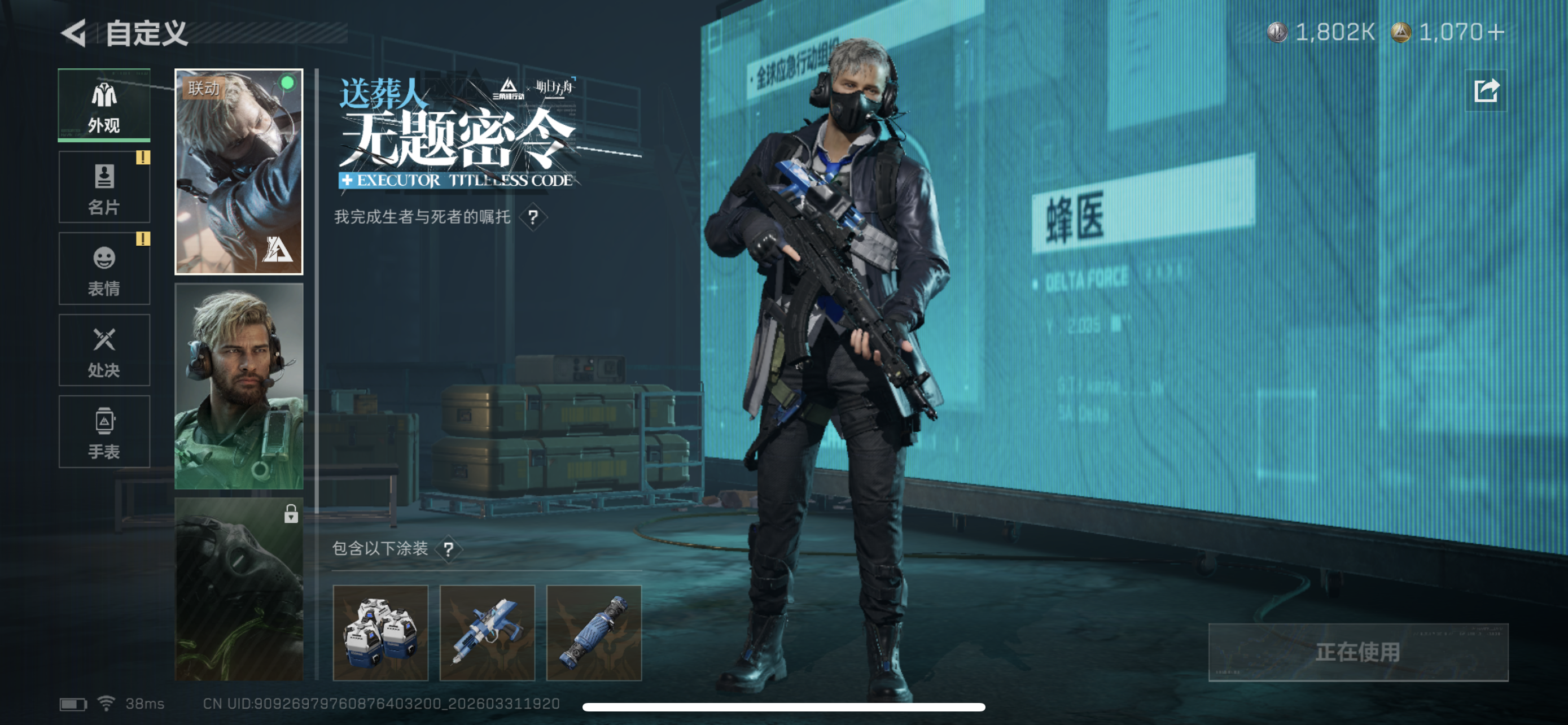Switch to the 外观 (appearance) tab
The image size is (1568, 725).
pyautogui.click(x=104, y=104)
